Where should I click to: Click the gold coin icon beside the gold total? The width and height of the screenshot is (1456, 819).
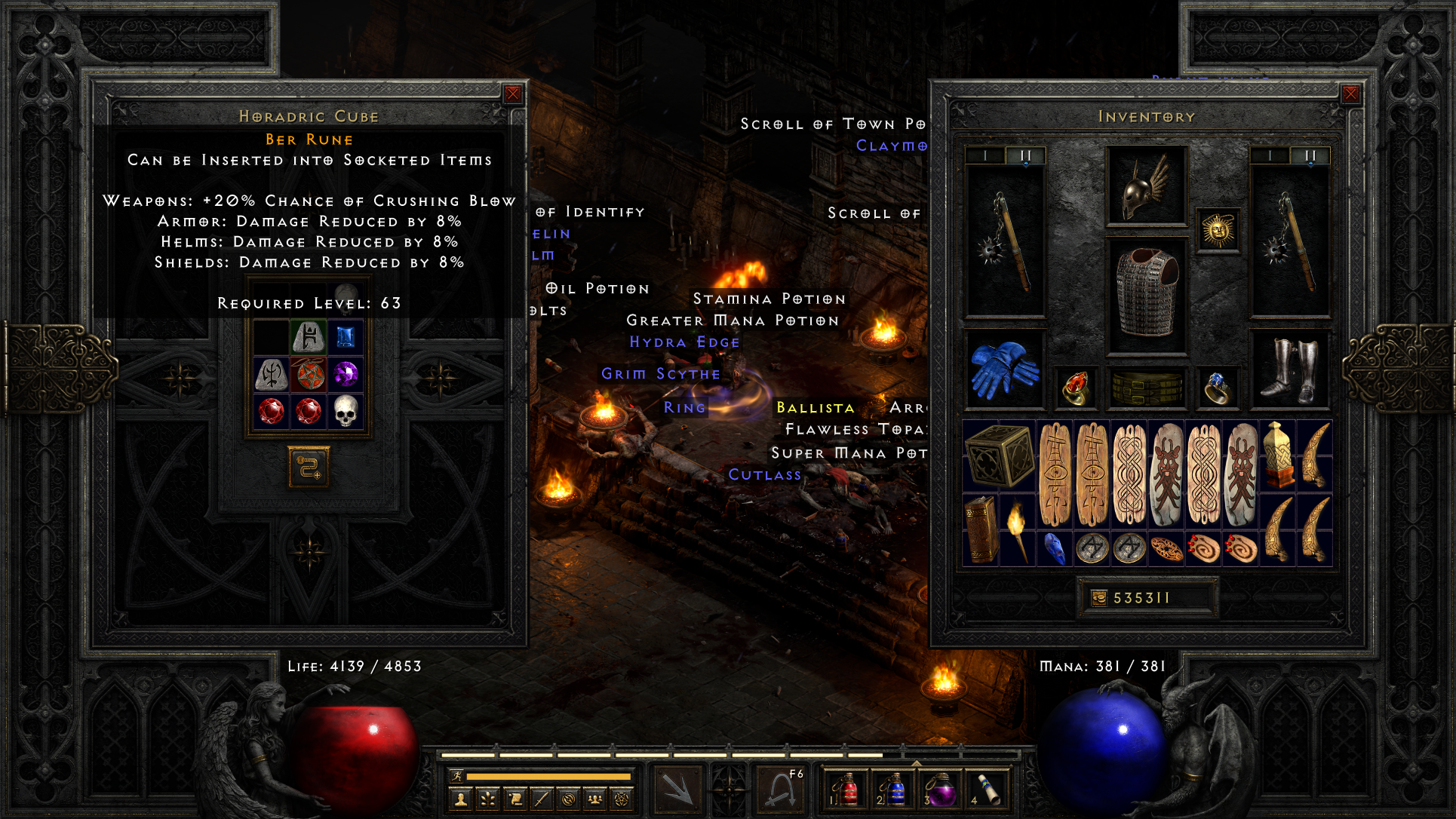pyautogui.click(x=1098, y=597)
